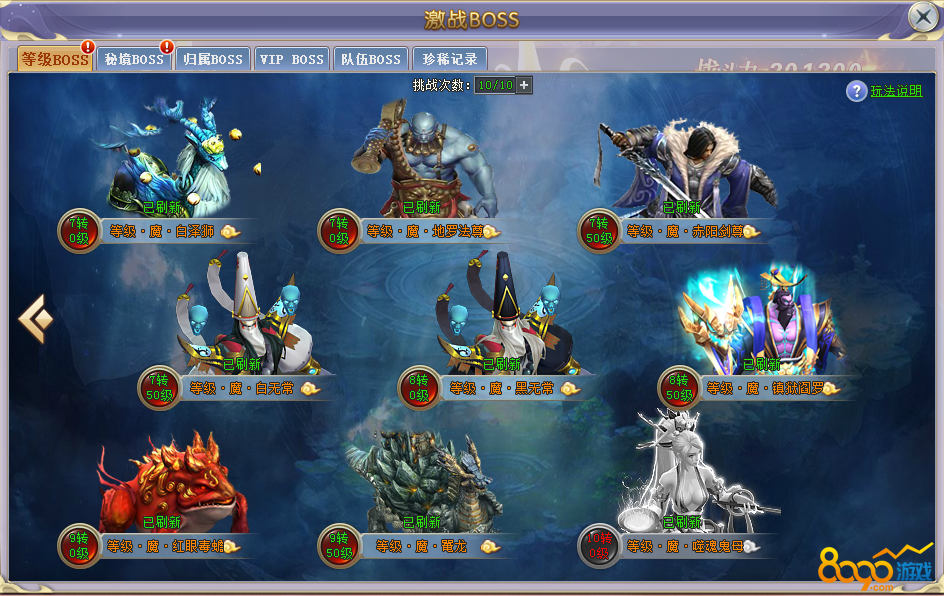This screenshot has height=596, width=944.
Task: Select the 归属BOSS tab
Action: (213, 59)
